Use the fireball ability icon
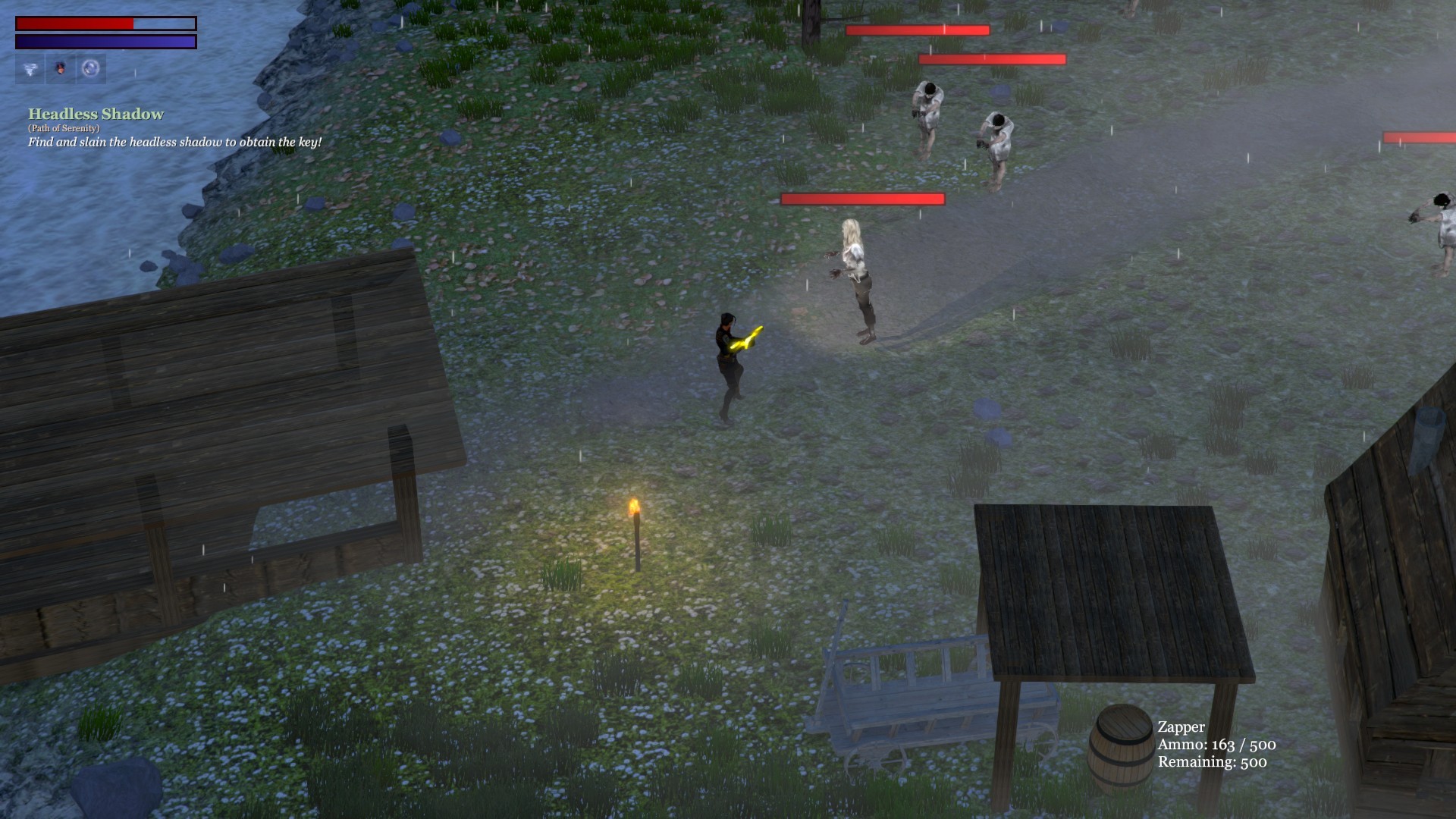 tap(61, 69)
